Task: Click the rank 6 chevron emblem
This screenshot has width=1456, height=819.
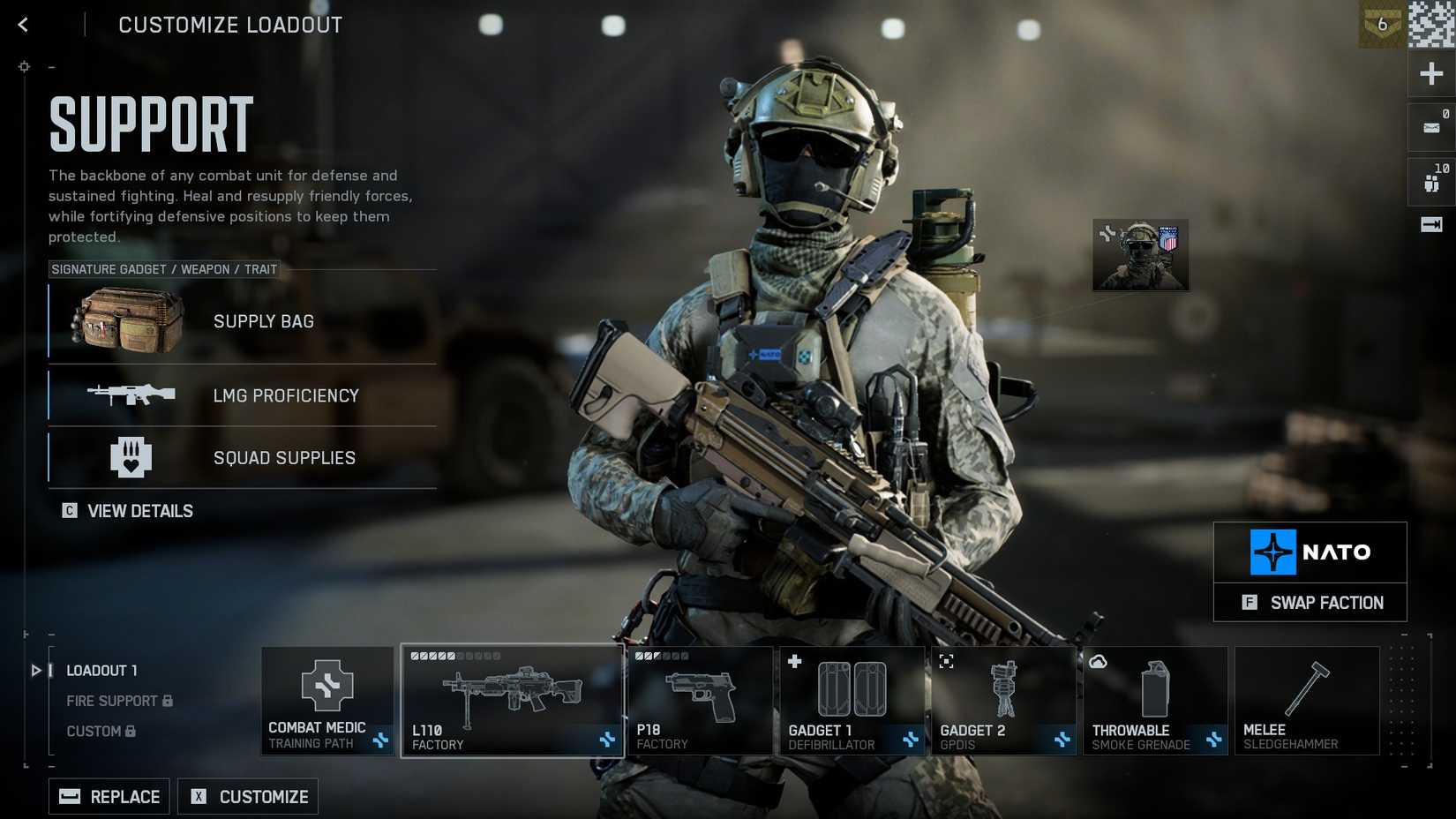Action: point(1381,26)
